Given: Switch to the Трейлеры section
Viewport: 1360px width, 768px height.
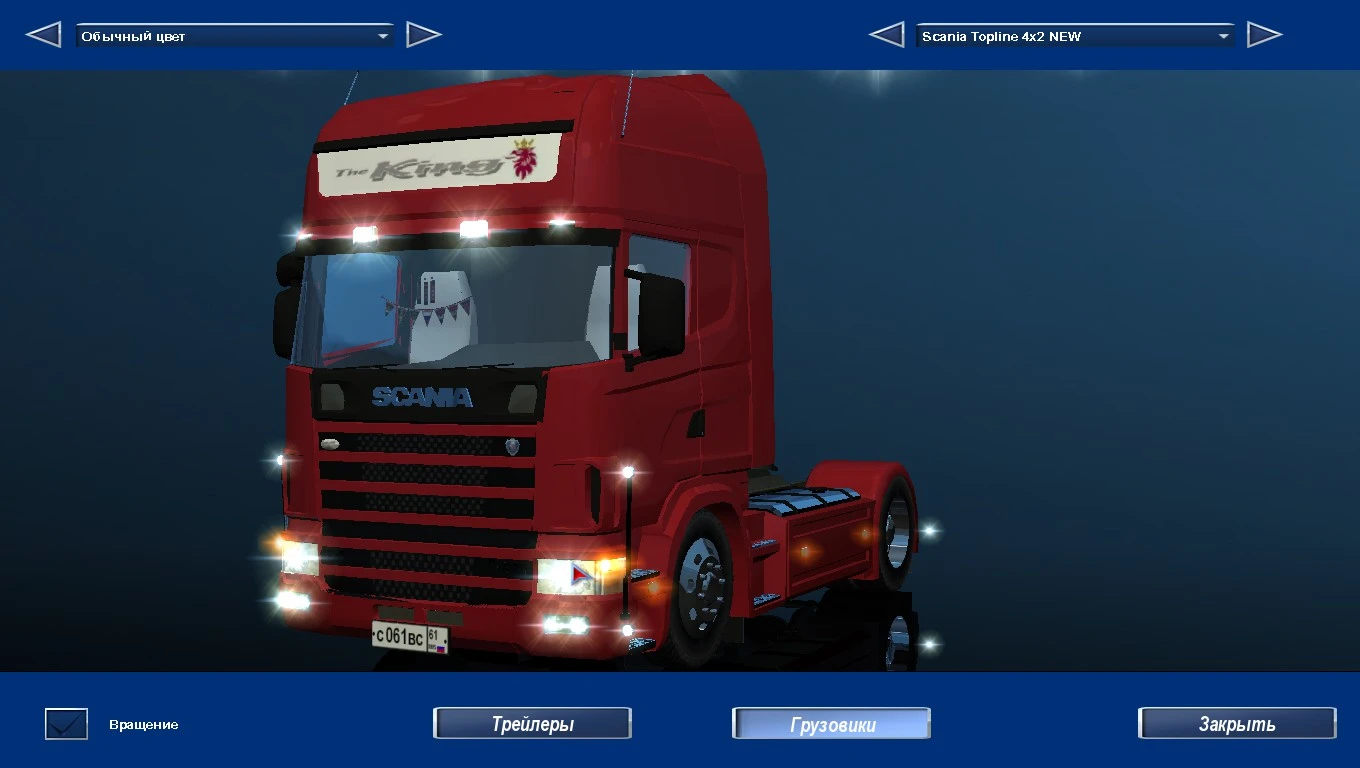Looking at the screenshot, I should pos(531,722).
